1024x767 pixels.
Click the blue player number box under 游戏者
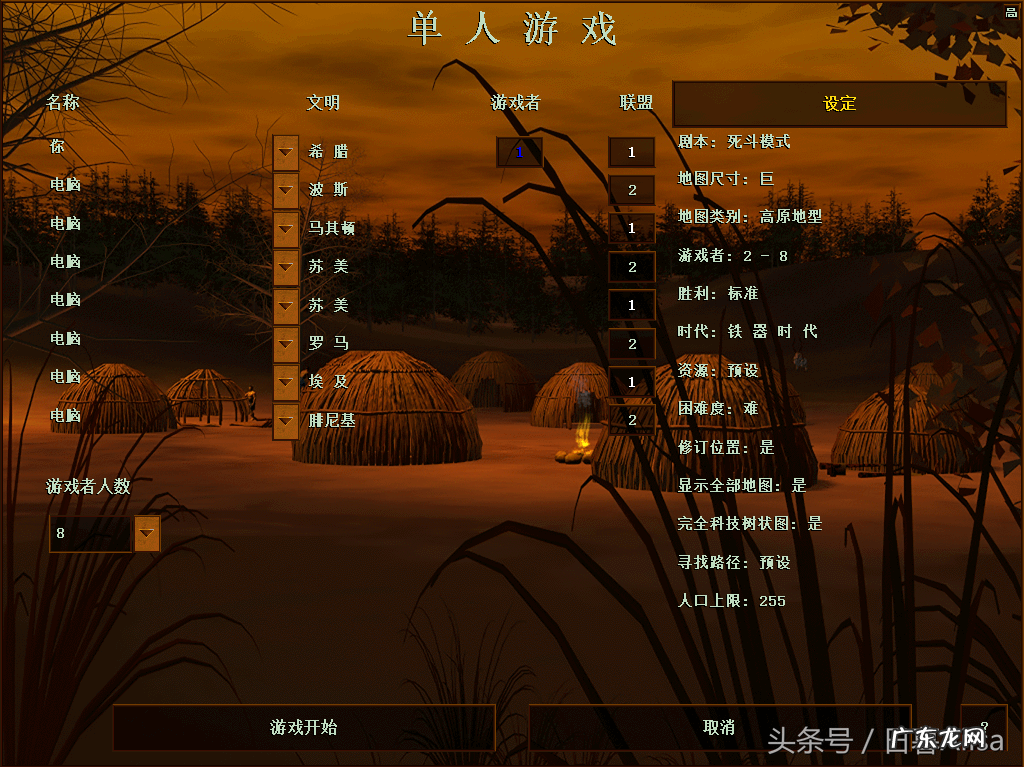pyautogui.click(x=519, y=153)
